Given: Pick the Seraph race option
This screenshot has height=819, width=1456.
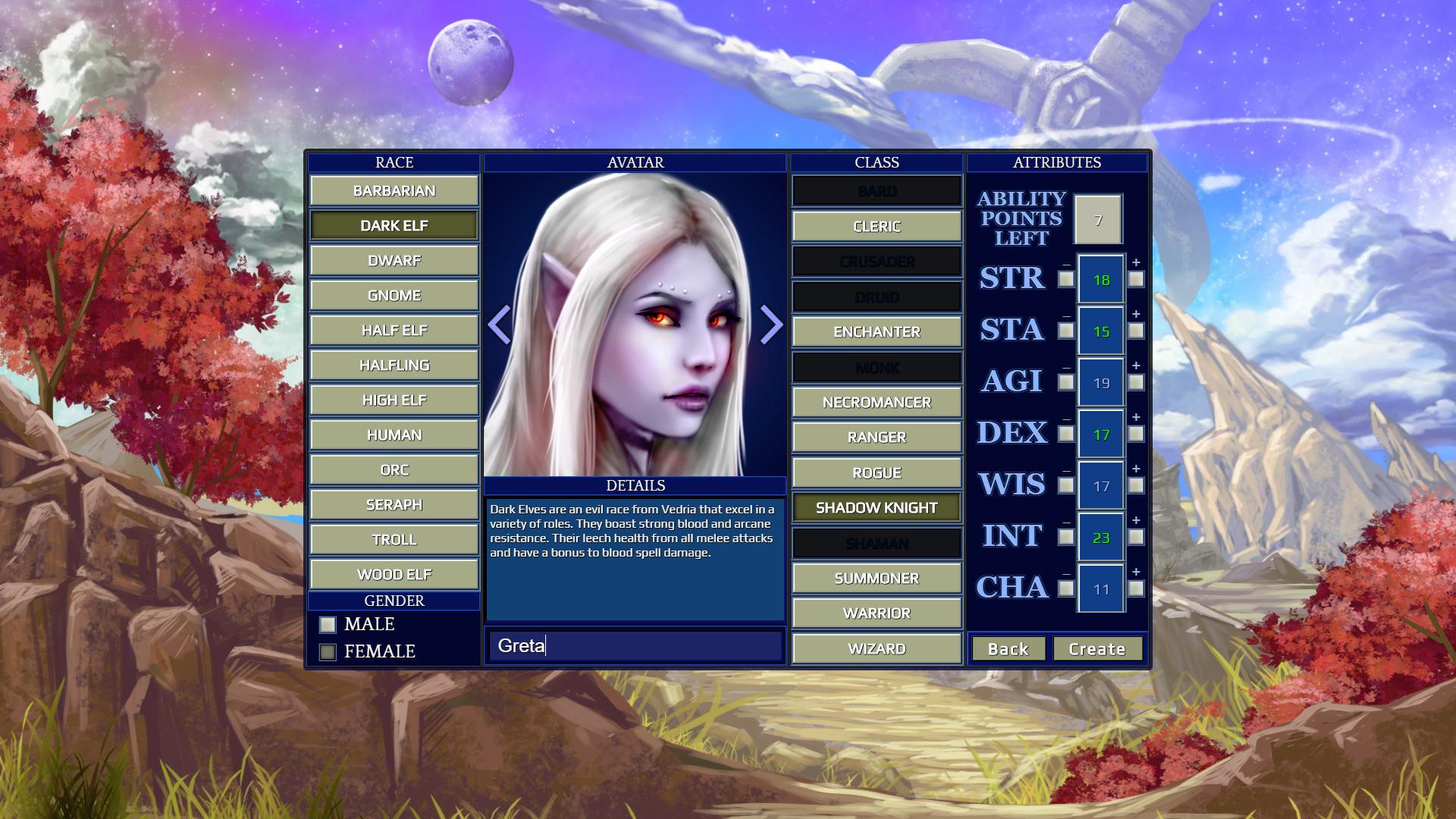Looking at the screenshot, I should [x=394, y=505].
